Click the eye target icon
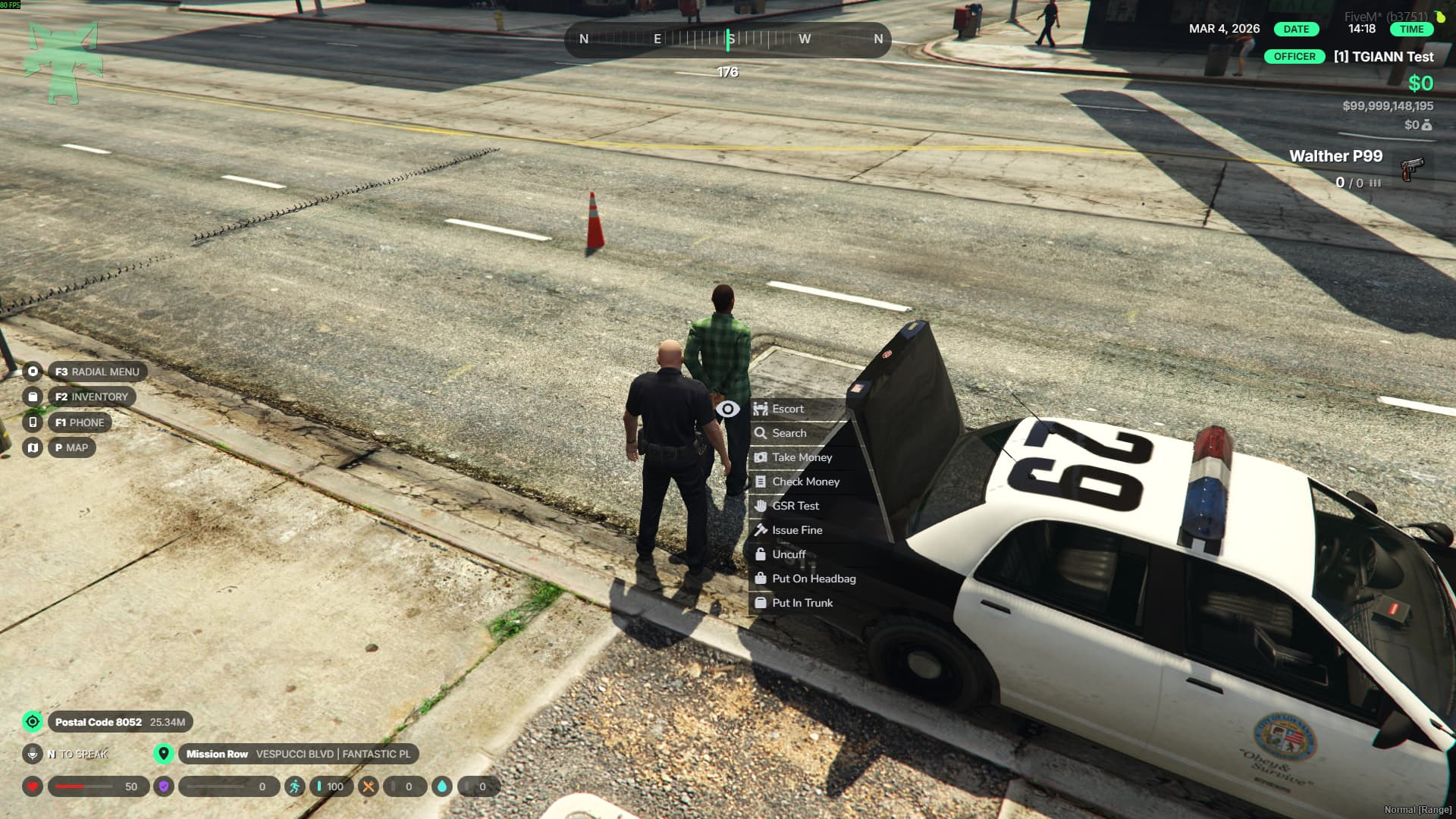The image size is (1456, 819). (727, 409)
